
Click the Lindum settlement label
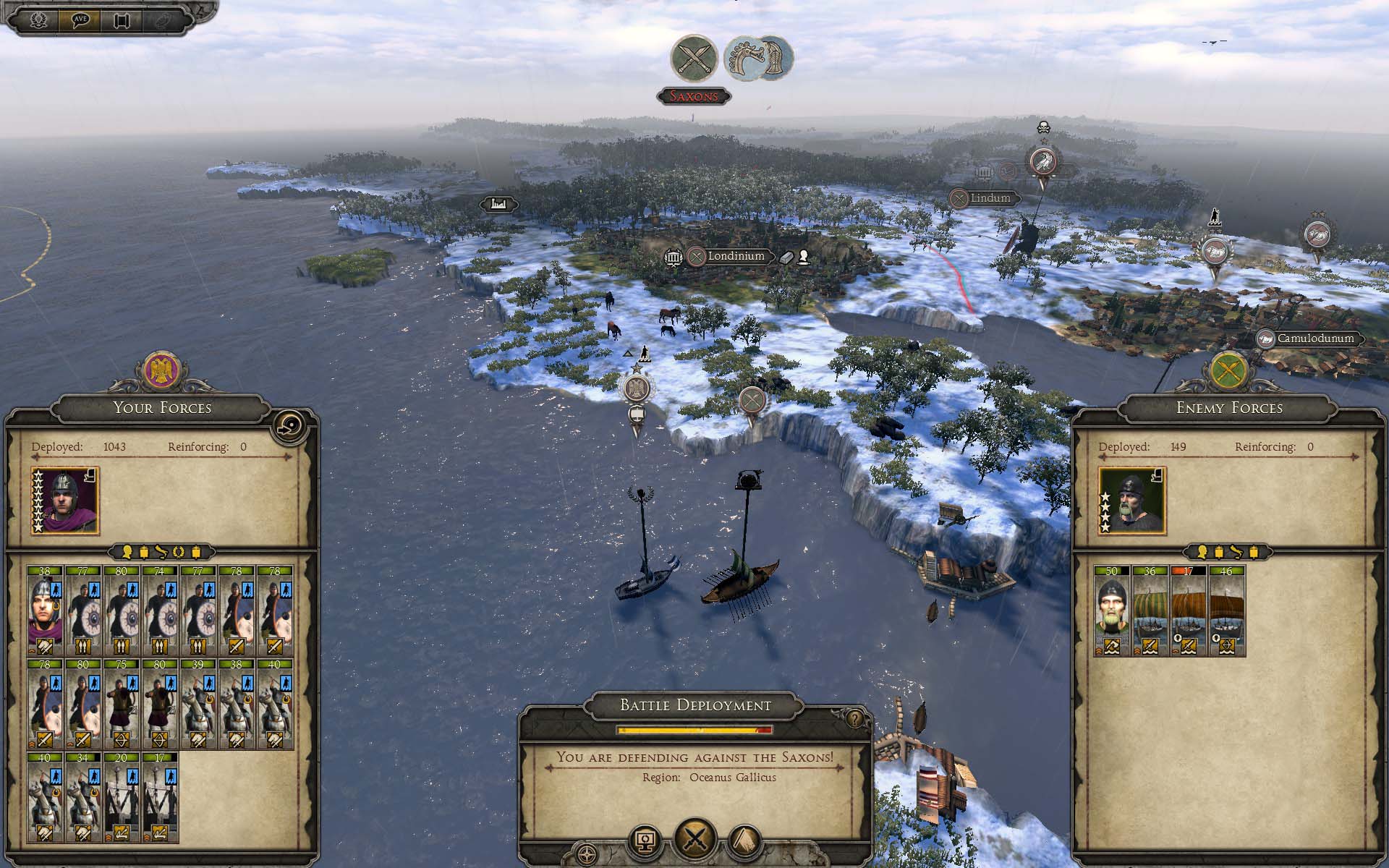pos(990,197)
